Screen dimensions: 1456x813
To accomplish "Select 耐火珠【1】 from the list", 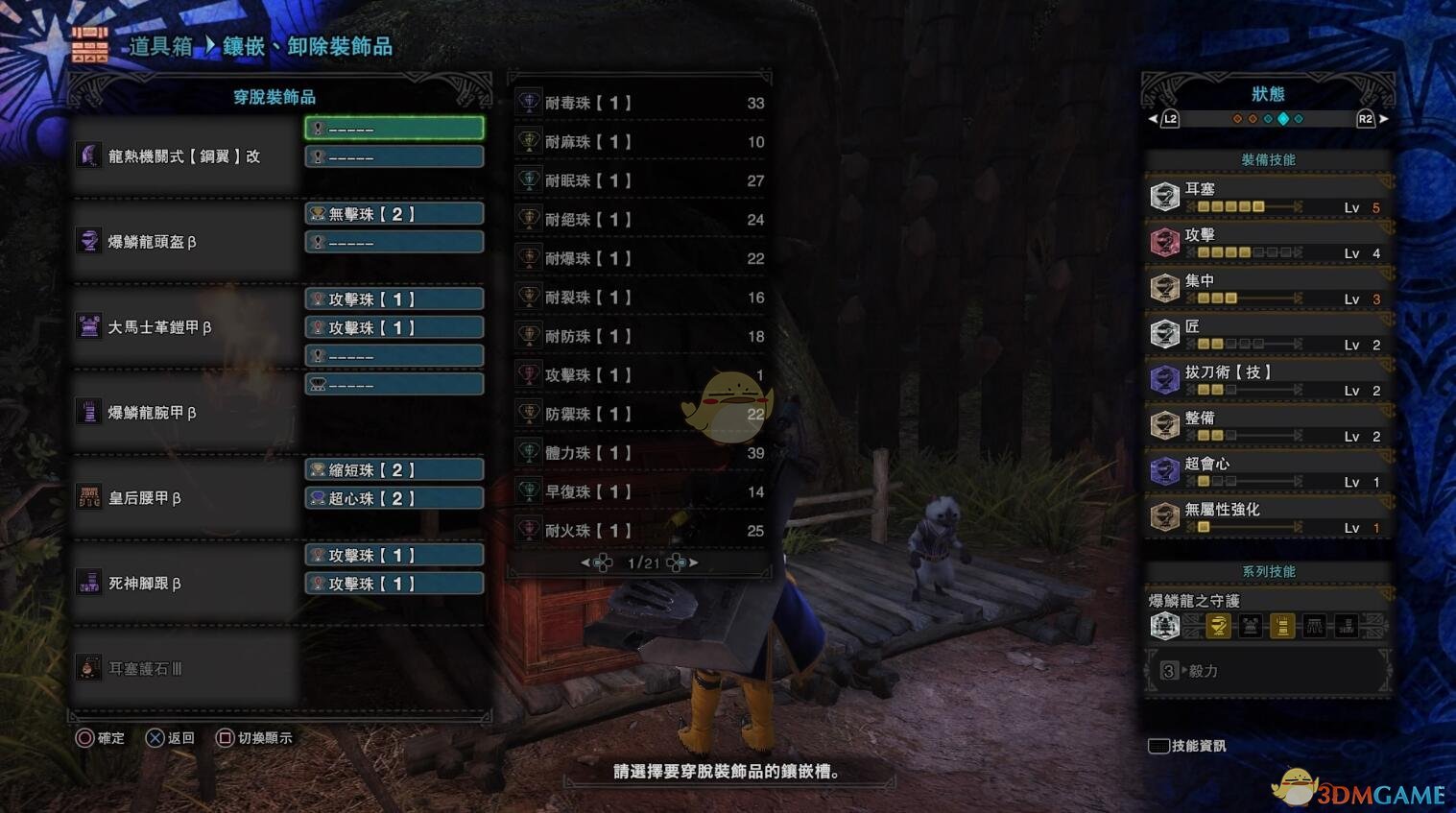I will pos(639,530).
